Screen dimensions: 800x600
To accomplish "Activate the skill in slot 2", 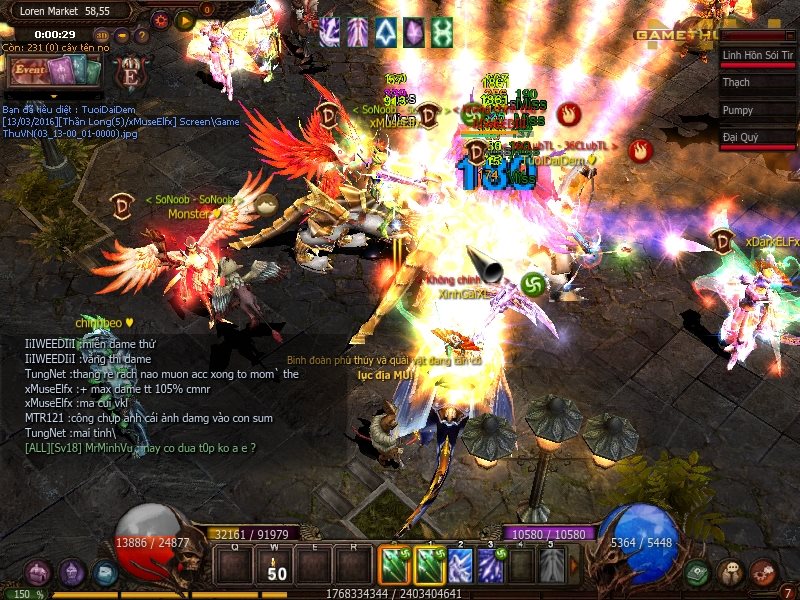I will point(459,566).
